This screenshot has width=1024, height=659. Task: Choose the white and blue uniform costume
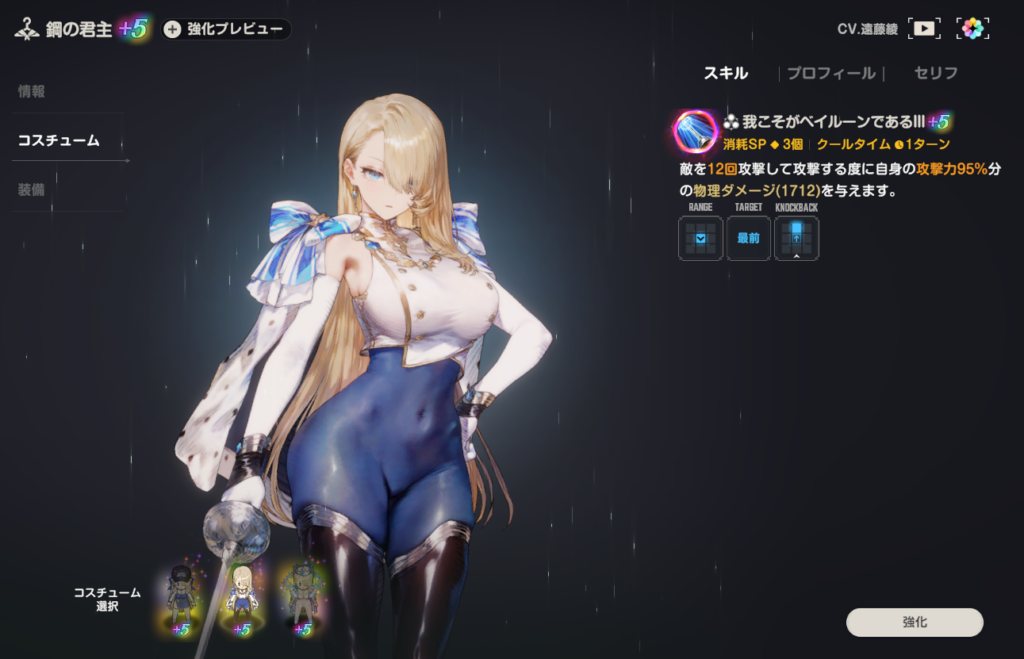pos(241,596)
